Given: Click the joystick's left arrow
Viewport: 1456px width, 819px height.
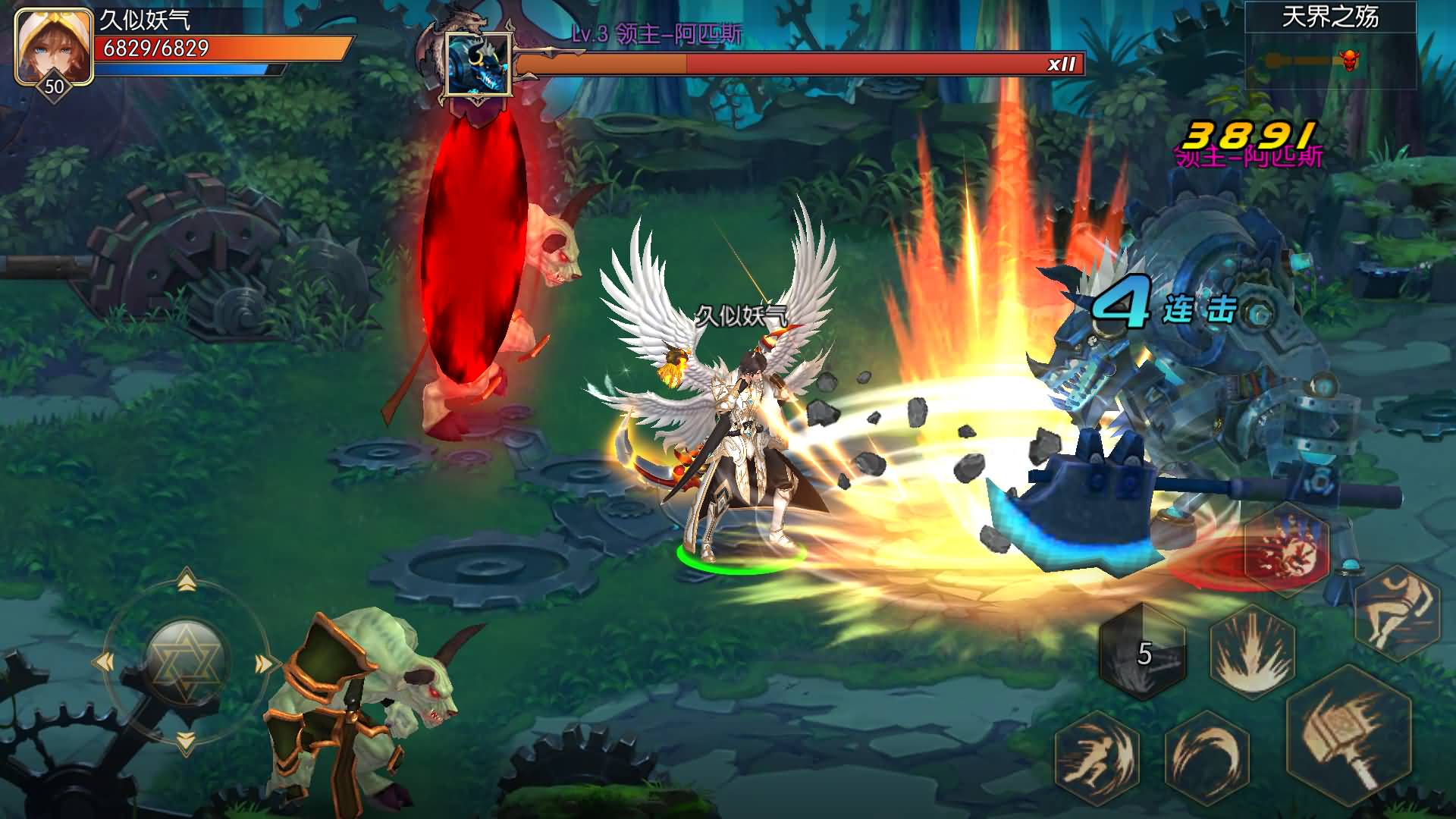Looking at the screenshot, I should (x=104, y=663).
